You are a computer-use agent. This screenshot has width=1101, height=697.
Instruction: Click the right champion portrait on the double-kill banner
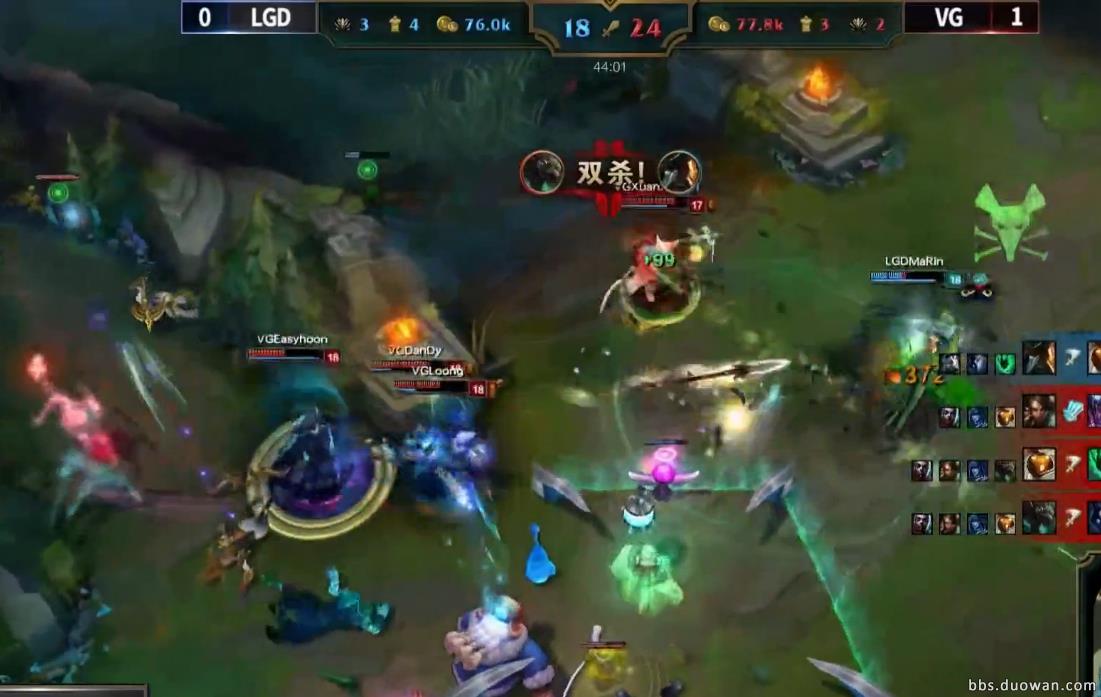679,172
